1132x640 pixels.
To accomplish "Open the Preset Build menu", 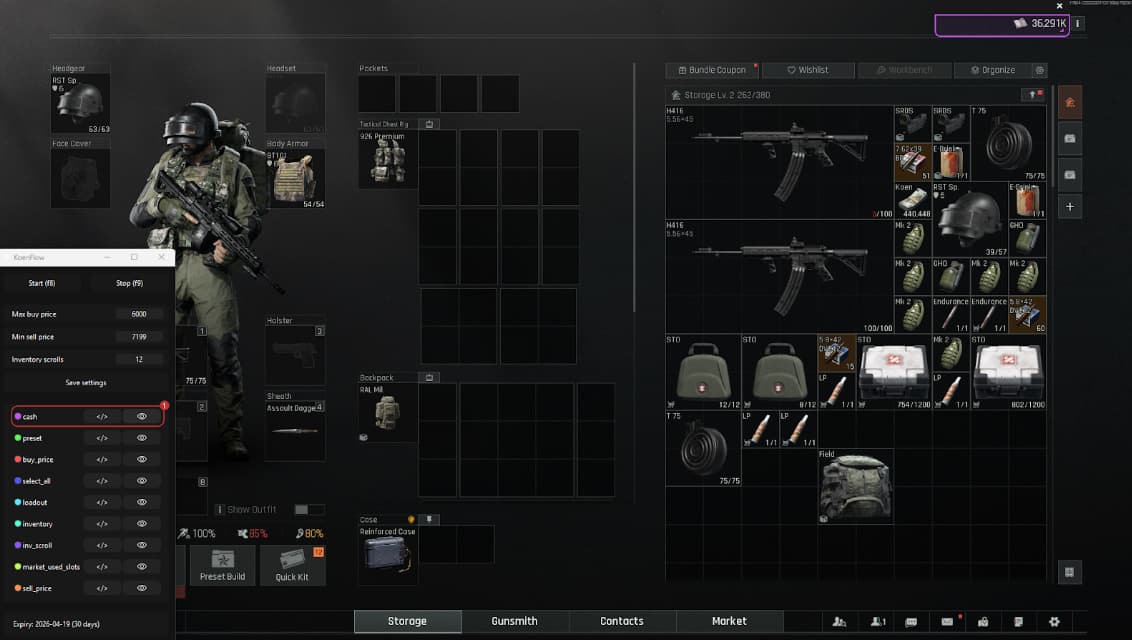I will click(221, 565).
